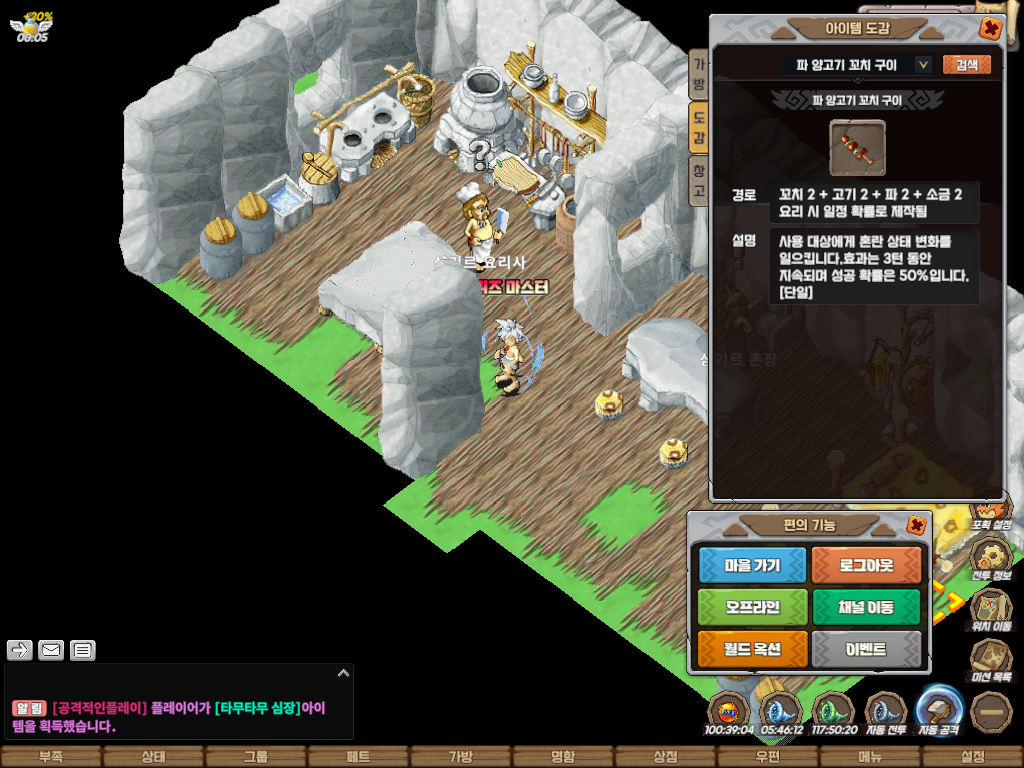Open the 설정 menu on bottom bar
The width and height of the screenshot is (1024, 768).
click(972, 757)
